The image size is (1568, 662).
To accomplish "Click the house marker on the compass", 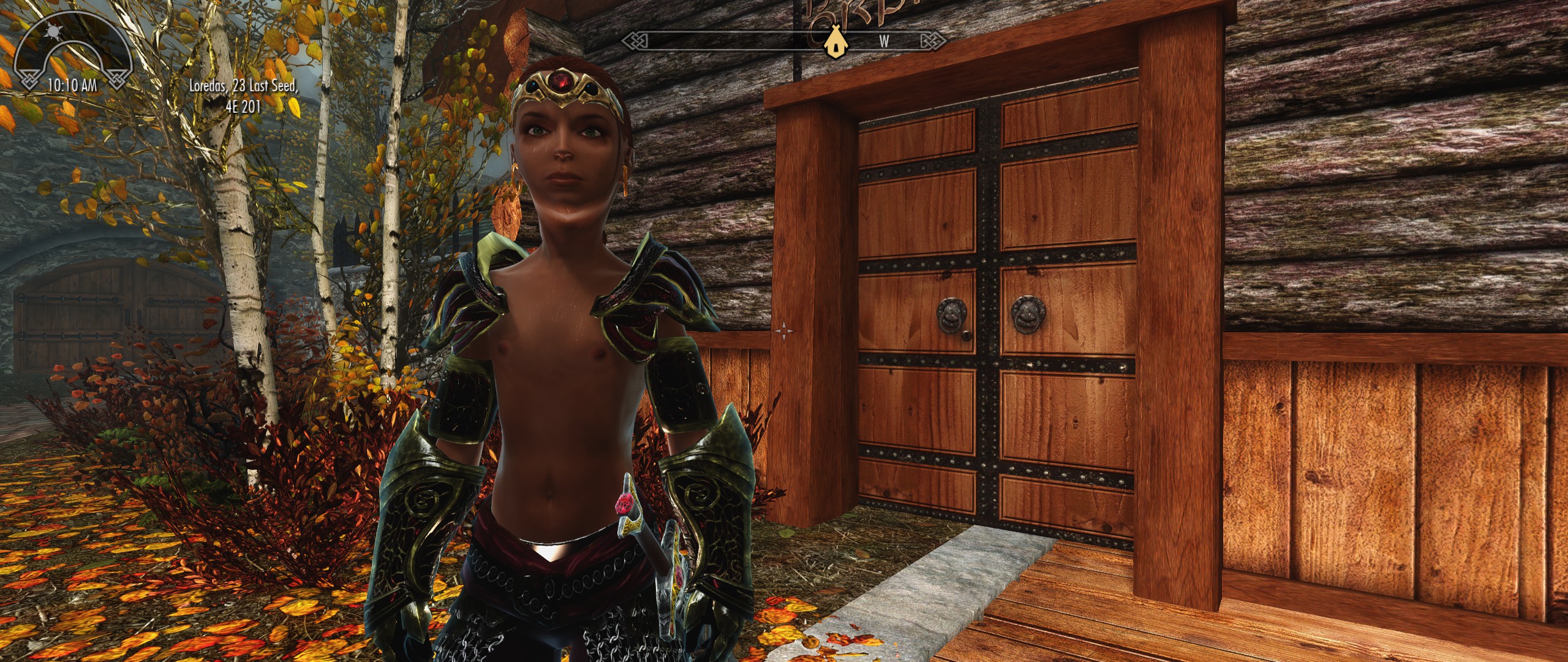I will [832, 42].
